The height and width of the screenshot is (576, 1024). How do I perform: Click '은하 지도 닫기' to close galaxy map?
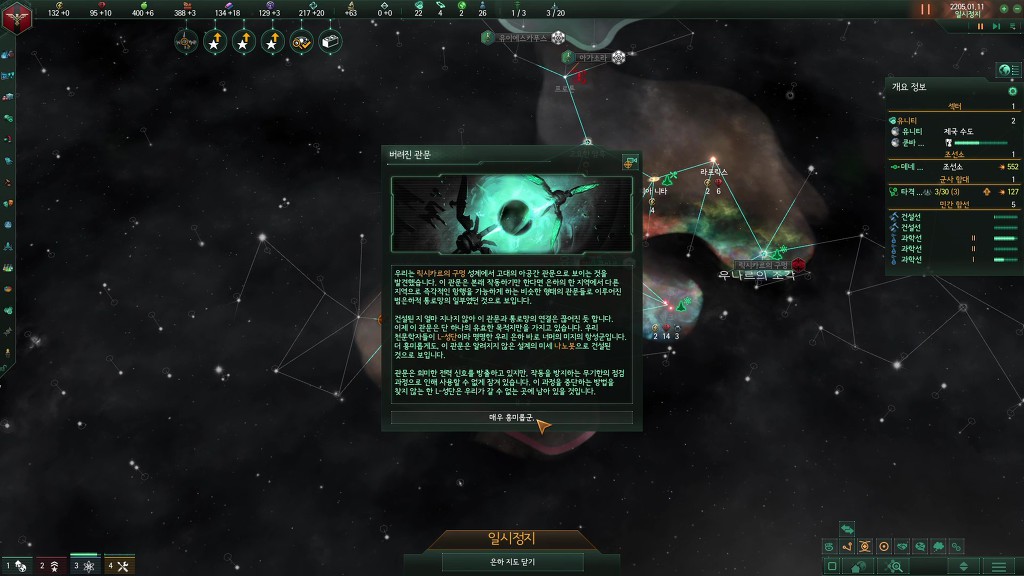pos(511,563)
